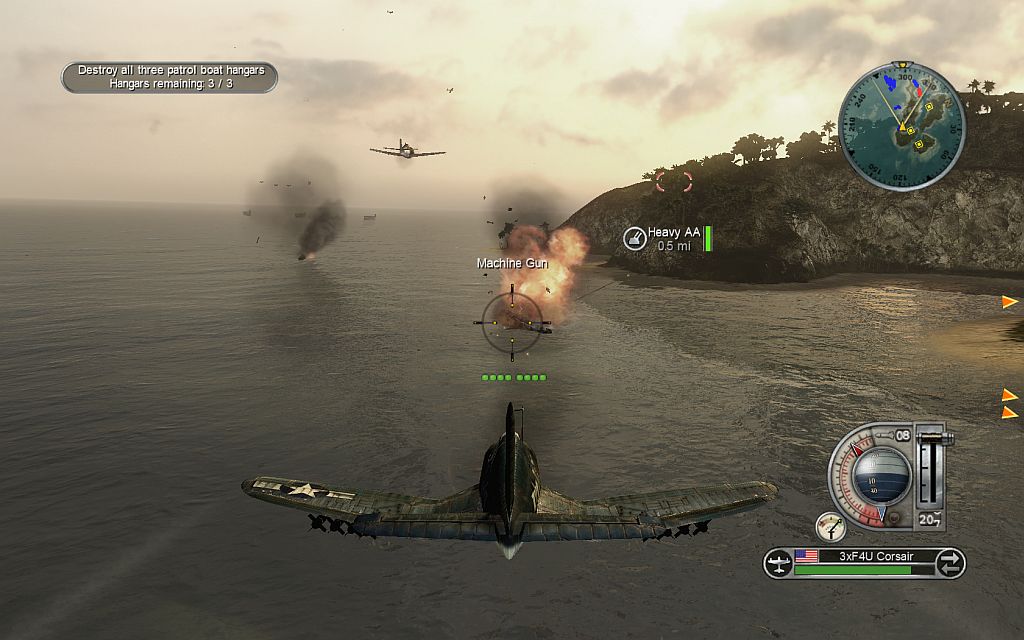Screen dimensions: 1024x640
Task: Select the 3xF4U Corsair unit name bar
Action: 862,556
